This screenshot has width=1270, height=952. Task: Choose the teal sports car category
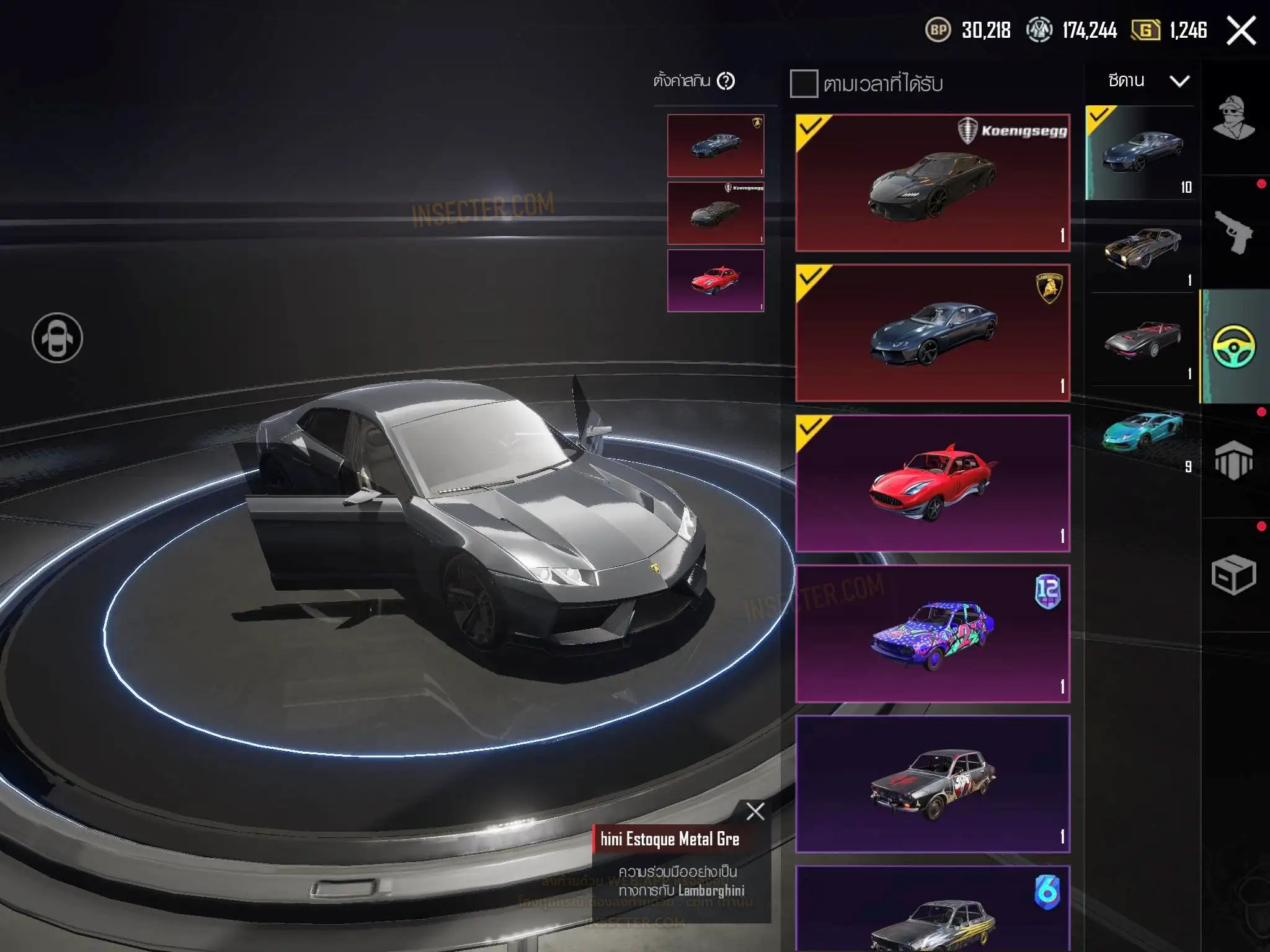(x=1142, y=432)
